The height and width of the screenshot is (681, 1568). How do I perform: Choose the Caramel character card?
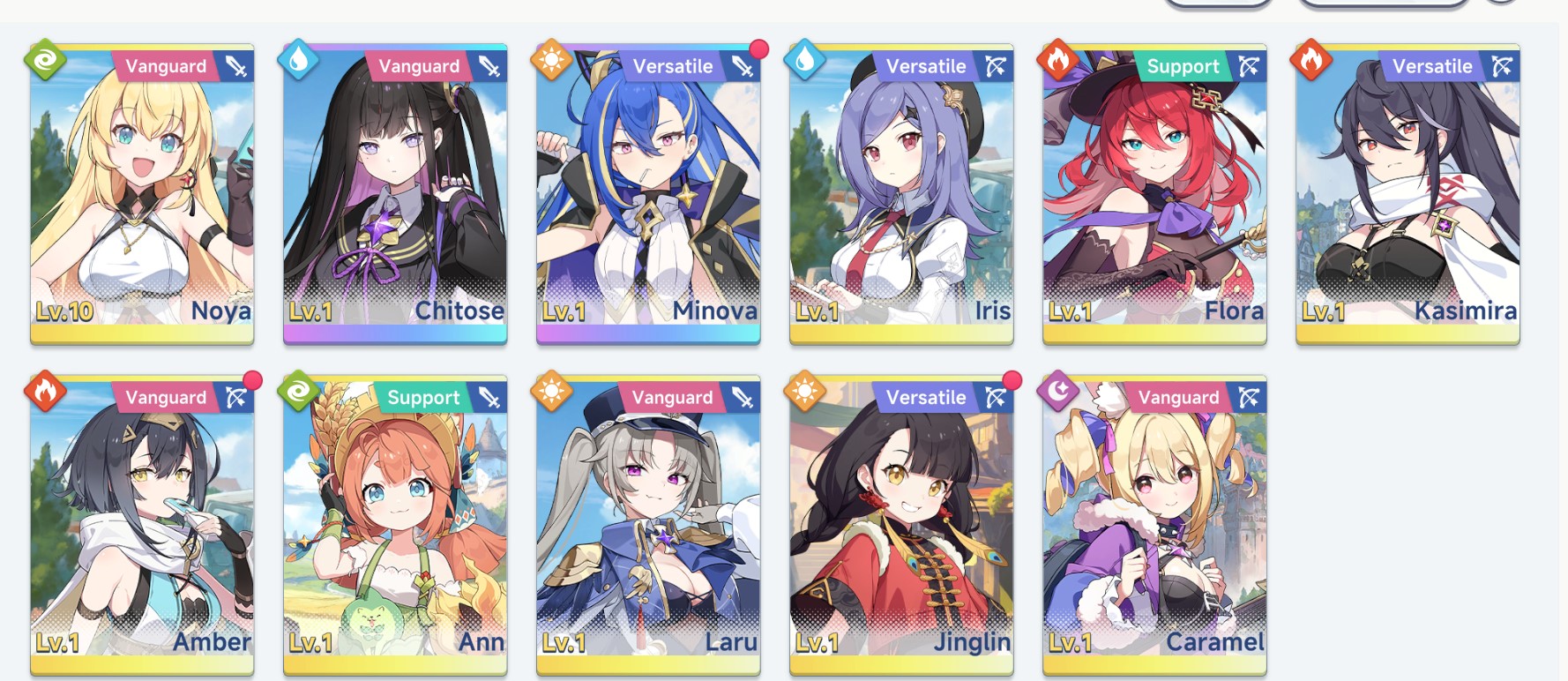coord(1154,526)
